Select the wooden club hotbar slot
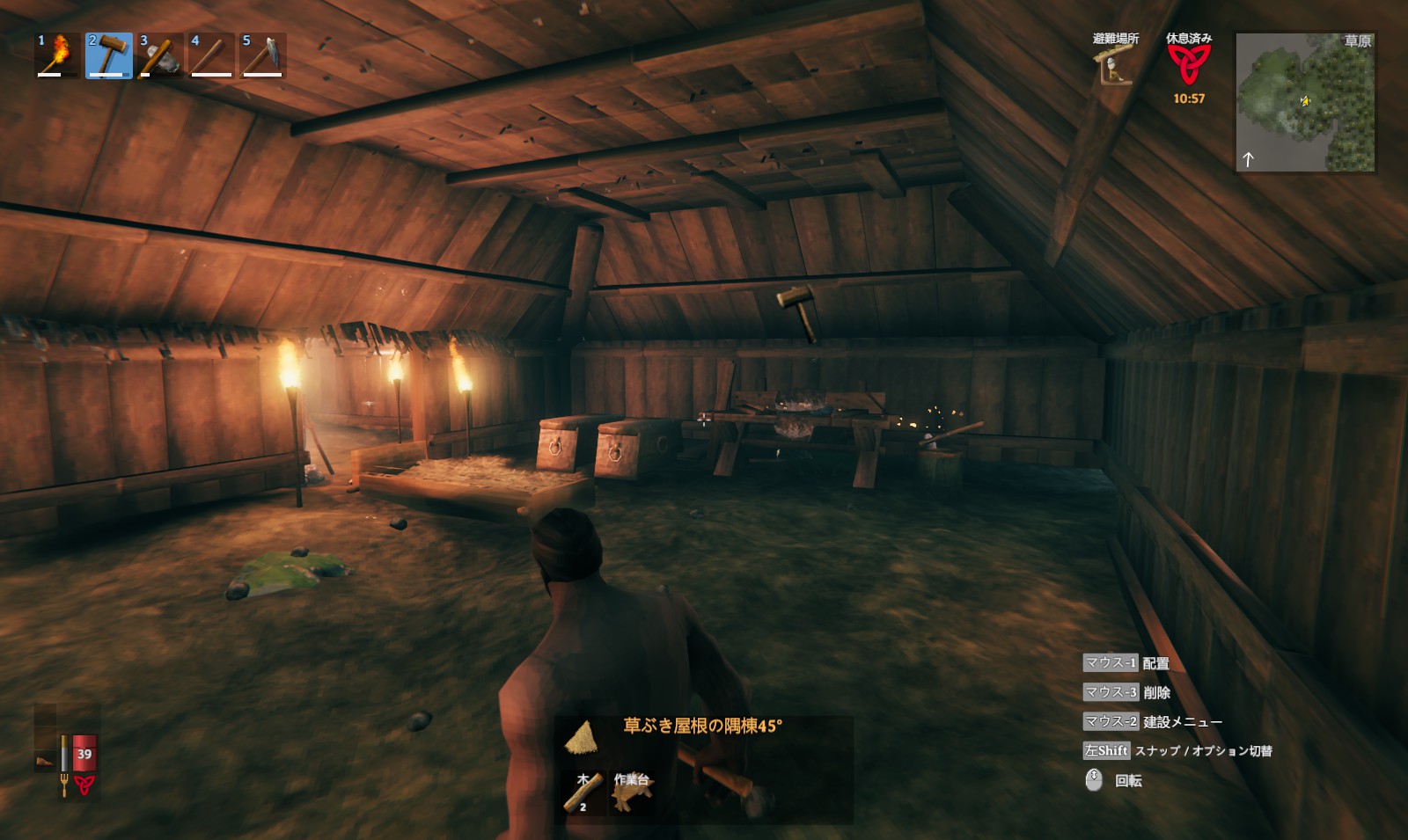Image resolution: width=1408 pixels, height=840 pixels. 211,55
